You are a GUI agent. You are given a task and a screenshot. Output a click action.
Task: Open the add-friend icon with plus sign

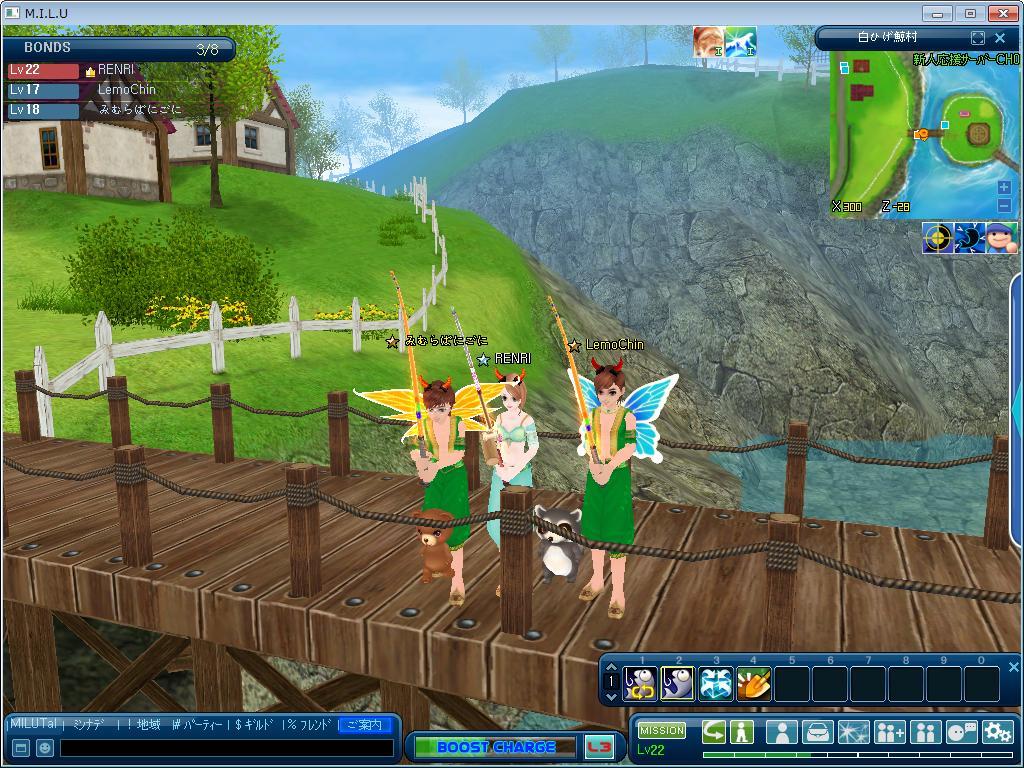(x=889, y=732)
